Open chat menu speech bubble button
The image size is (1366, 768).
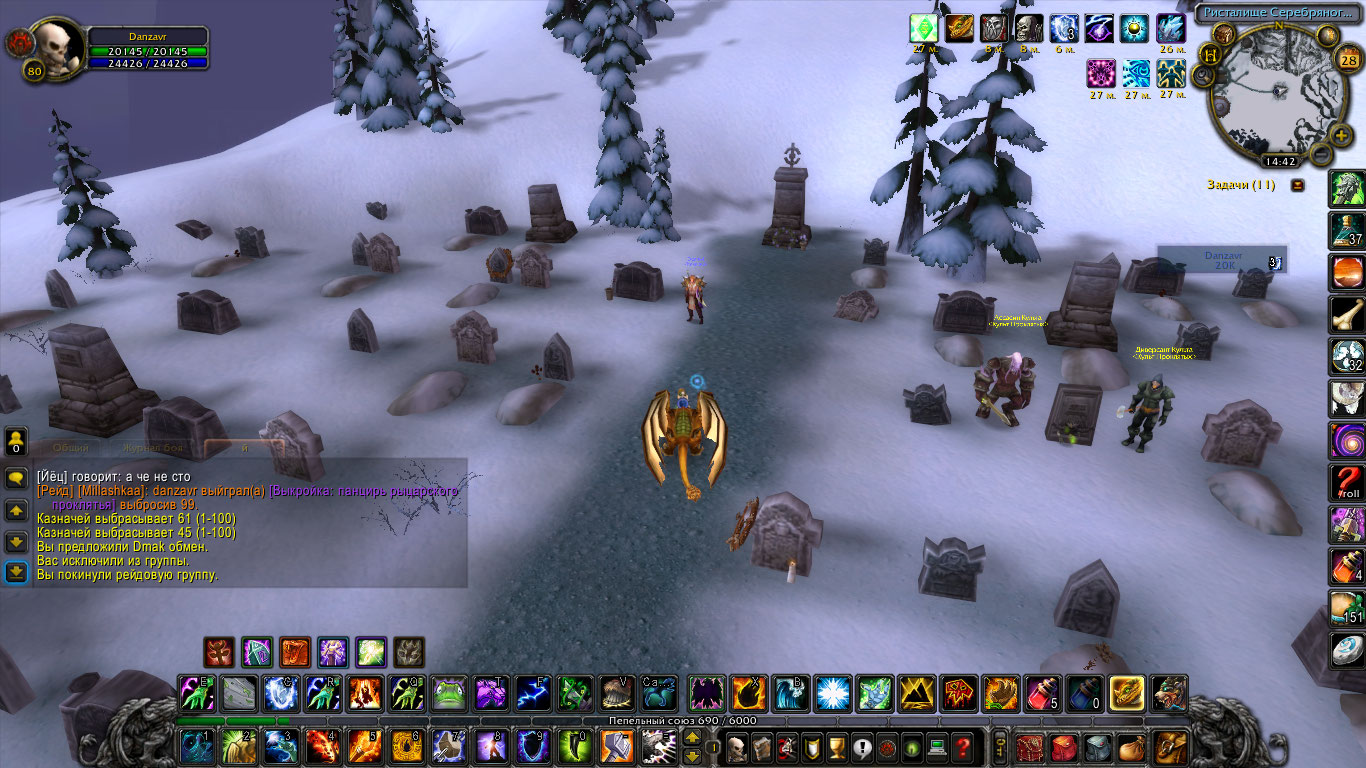[16, 478]
